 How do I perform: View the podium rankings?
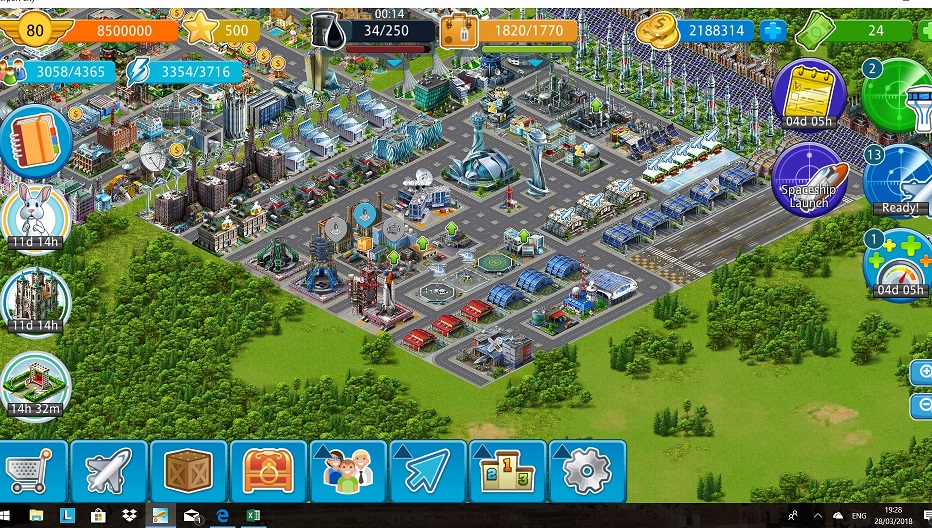(x=508, y=470)
